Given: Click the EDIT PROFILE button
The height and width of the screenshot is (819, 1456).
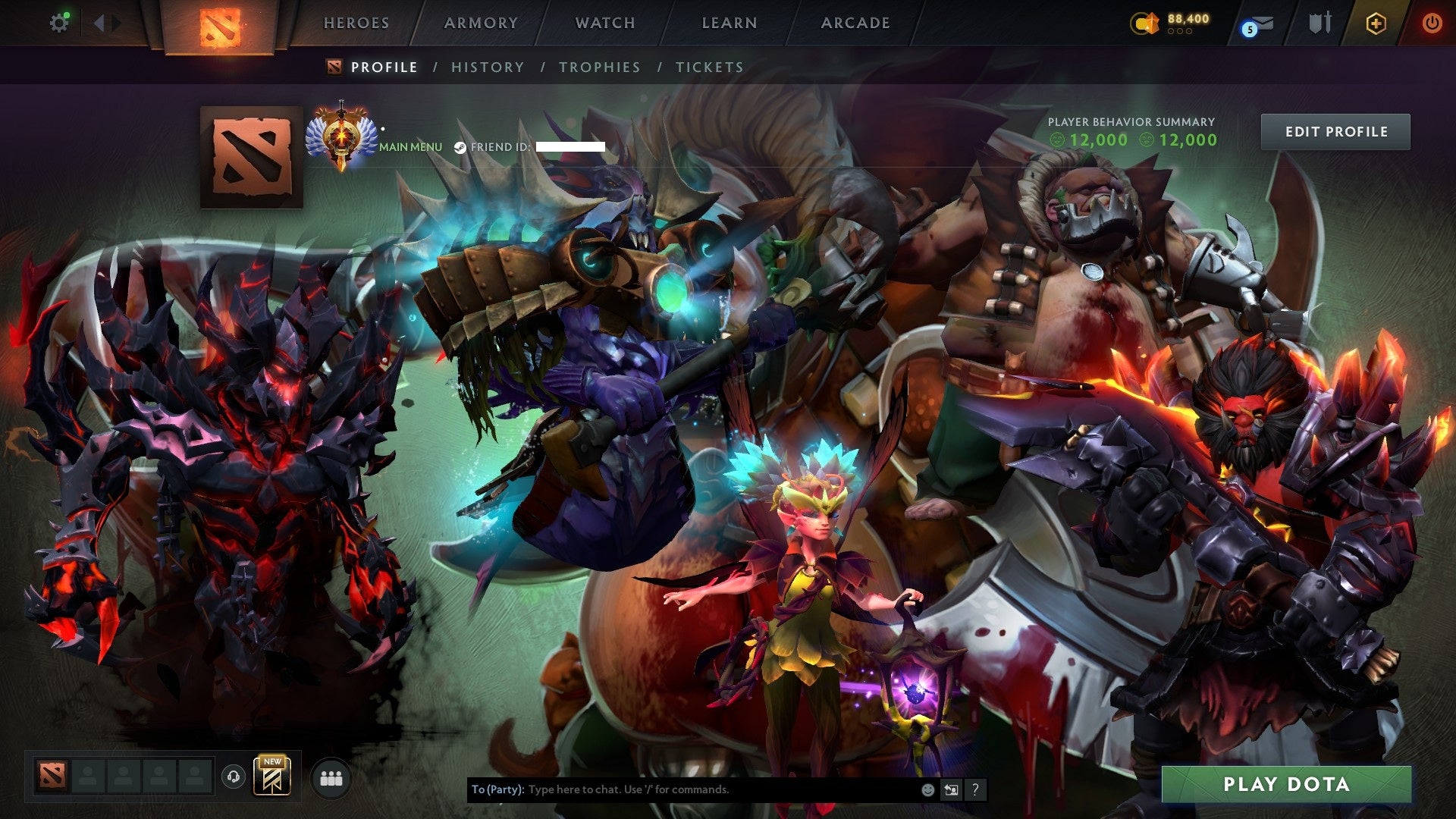Looking at the screenshot, I should coord(1335,131).
